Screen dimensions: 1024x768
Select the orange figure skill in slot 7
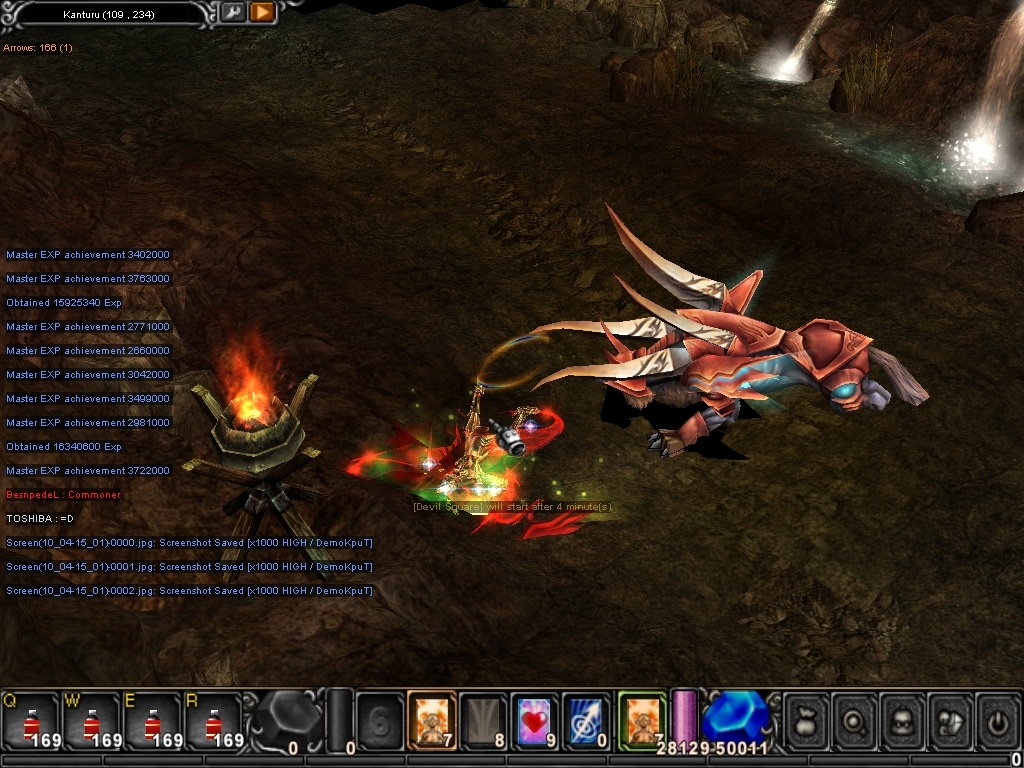pos(432,720)
